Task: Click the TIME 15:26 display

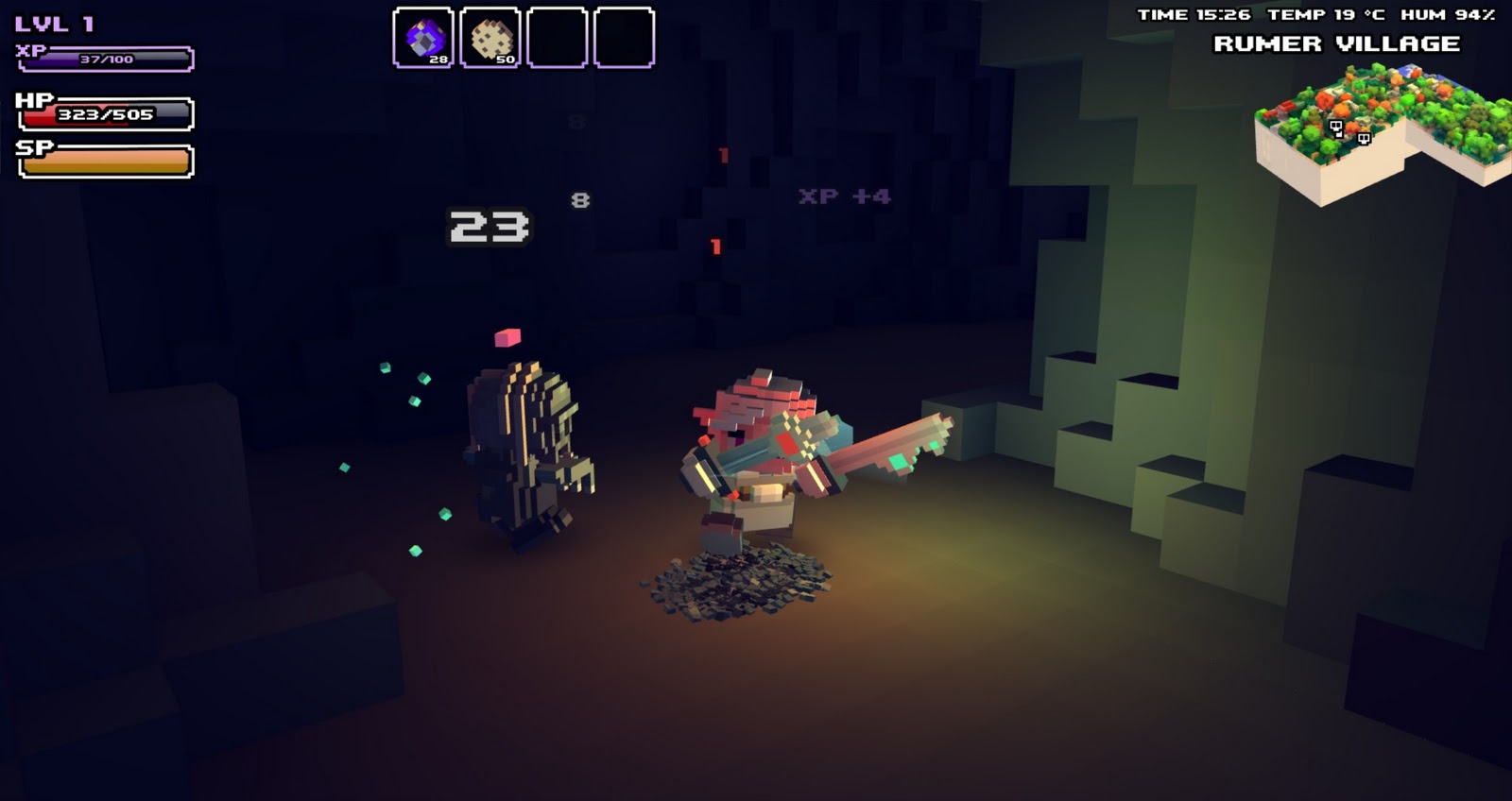Action: 1196,13
